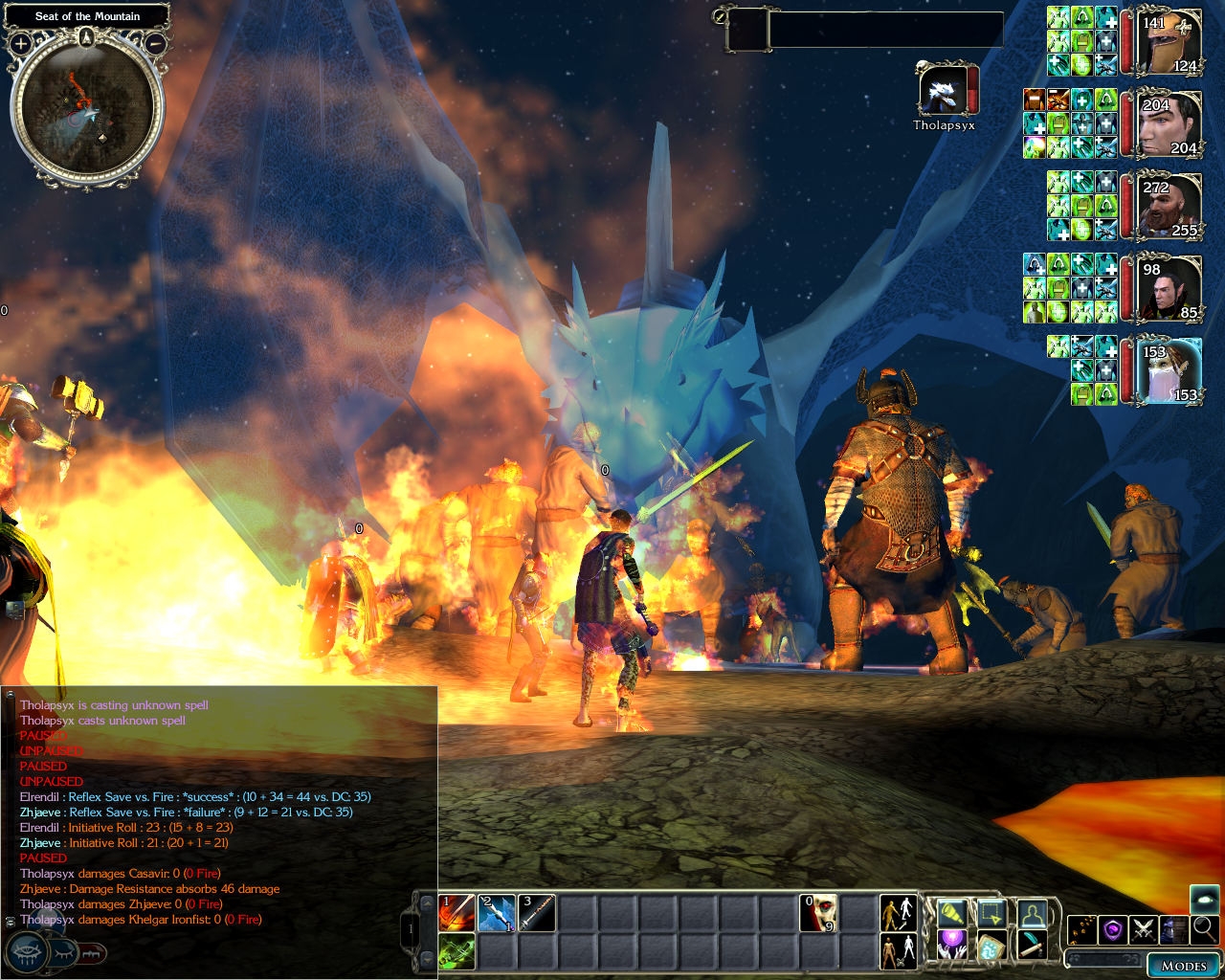Use the red-eyed skull face quickslot
1225x980 pixels.
coord(819,913)
